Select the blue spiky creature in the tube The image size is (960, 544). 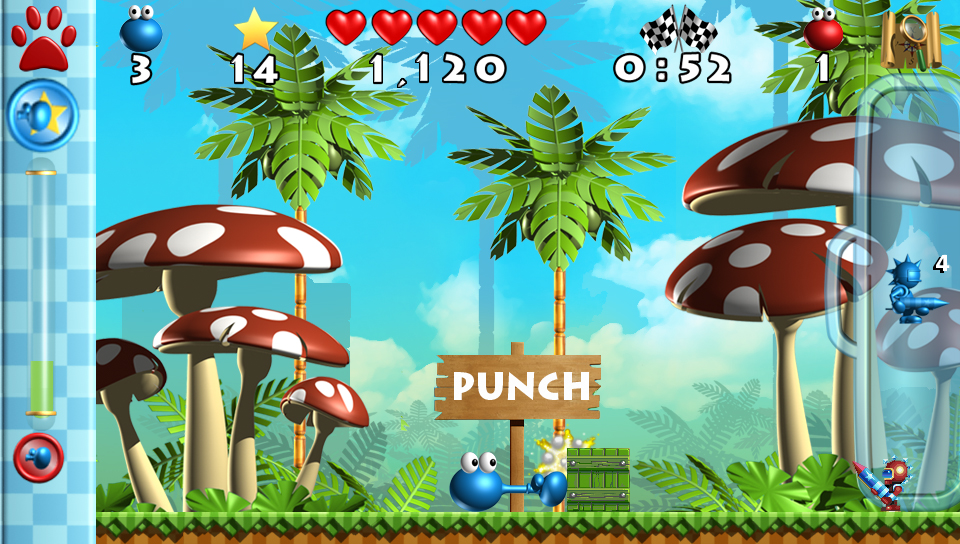pyautogui.click(x=911, y=291)
